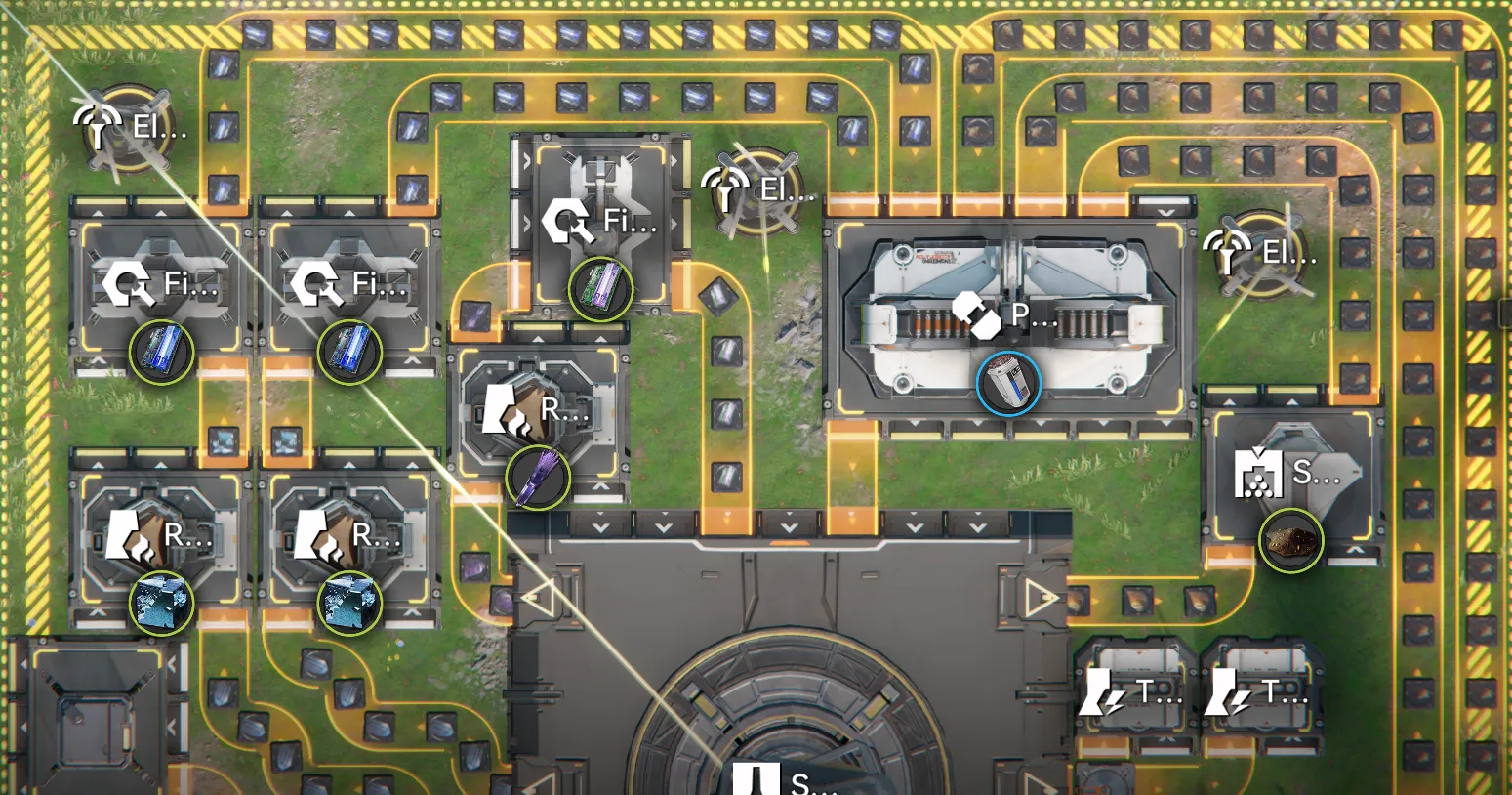This screenshot has height=795, width=1512.
Task: Click the left Transformer lightning icon
Action: click(1101, 690)
